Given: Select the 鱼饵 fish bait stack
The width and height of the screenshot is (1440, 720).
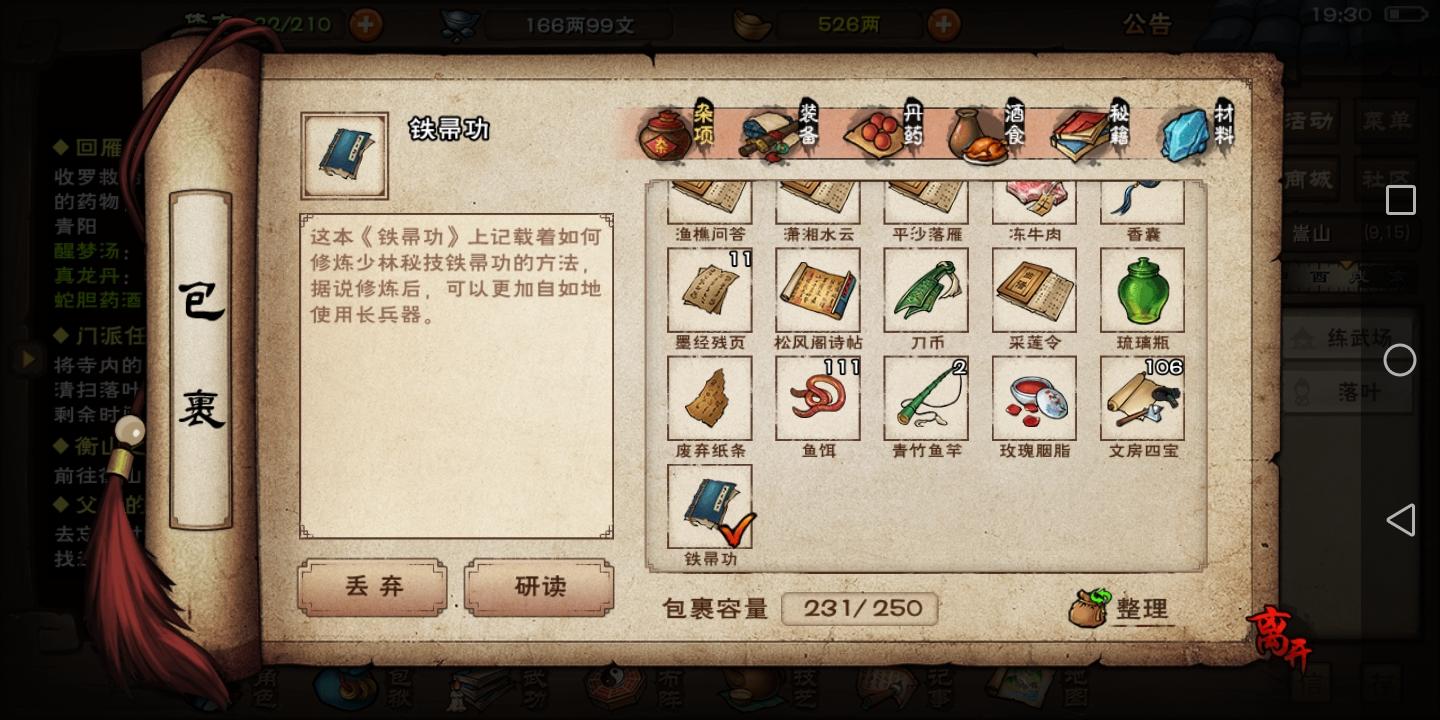Looking at the screenshot, I should [818, 397].
